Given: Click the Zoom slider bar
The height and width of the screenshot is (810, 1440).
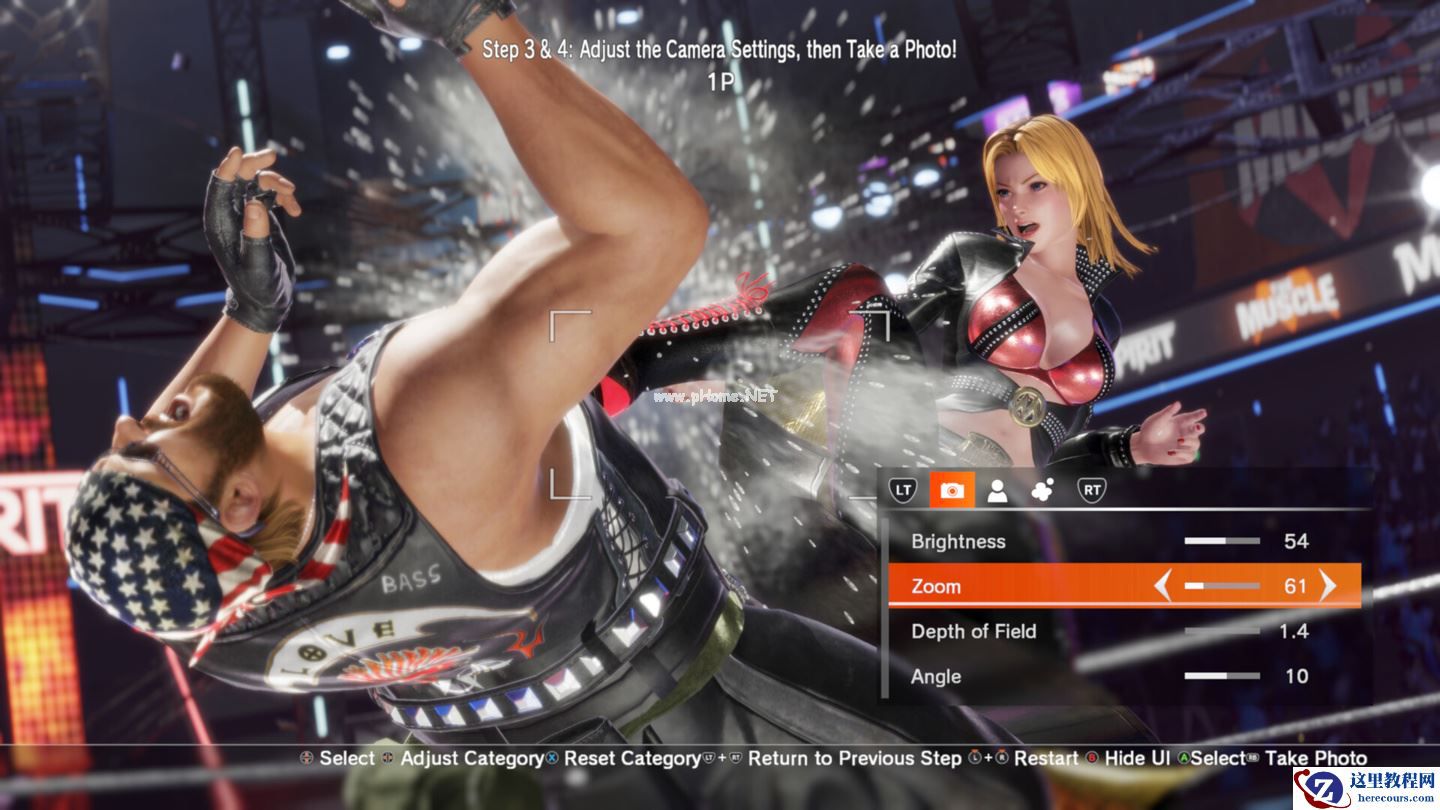Looking at the screenshot, I should coord(1221,586).
